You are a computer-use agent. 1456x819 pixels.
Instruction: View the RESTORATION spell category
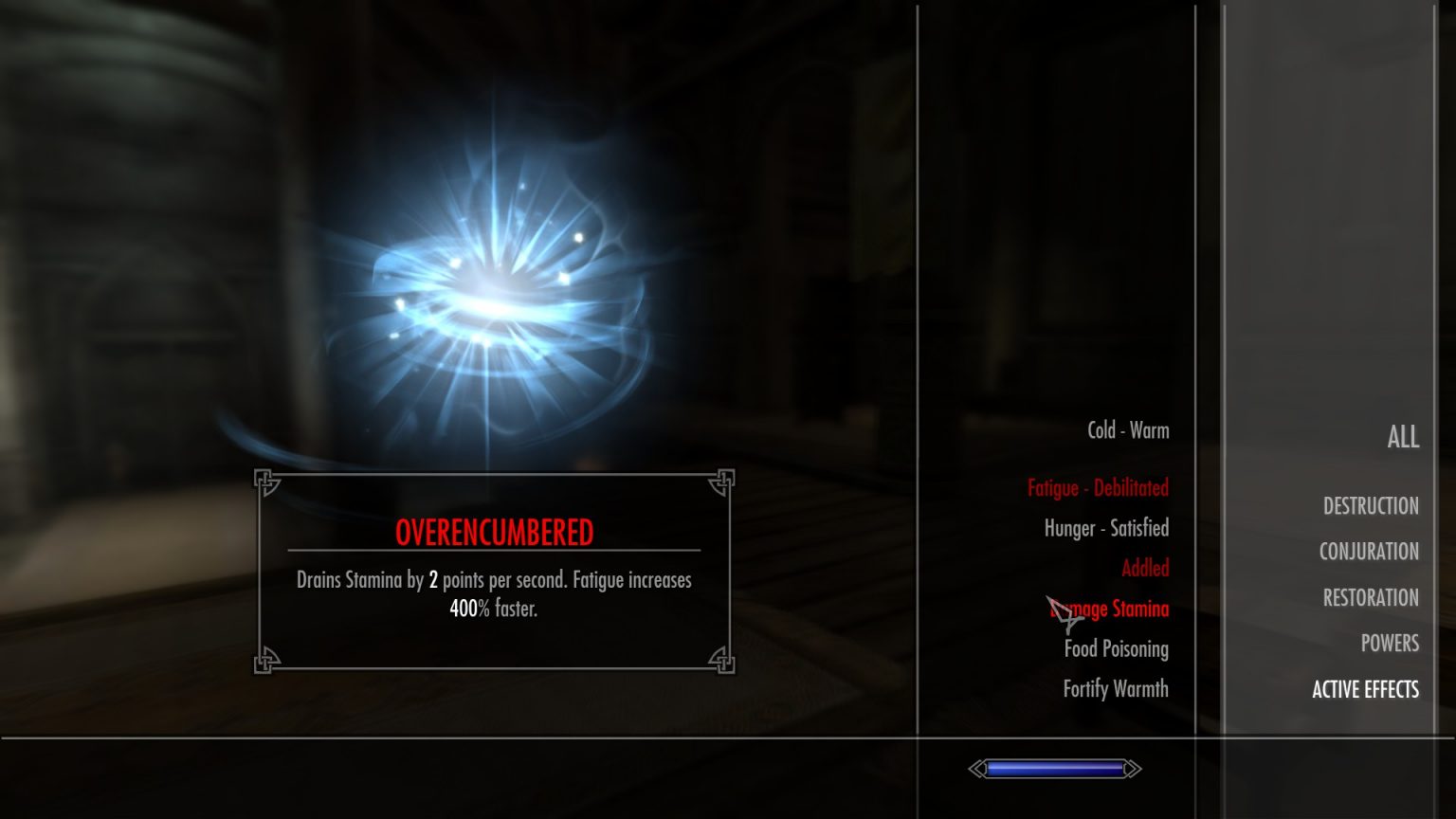coord(1371,597)
